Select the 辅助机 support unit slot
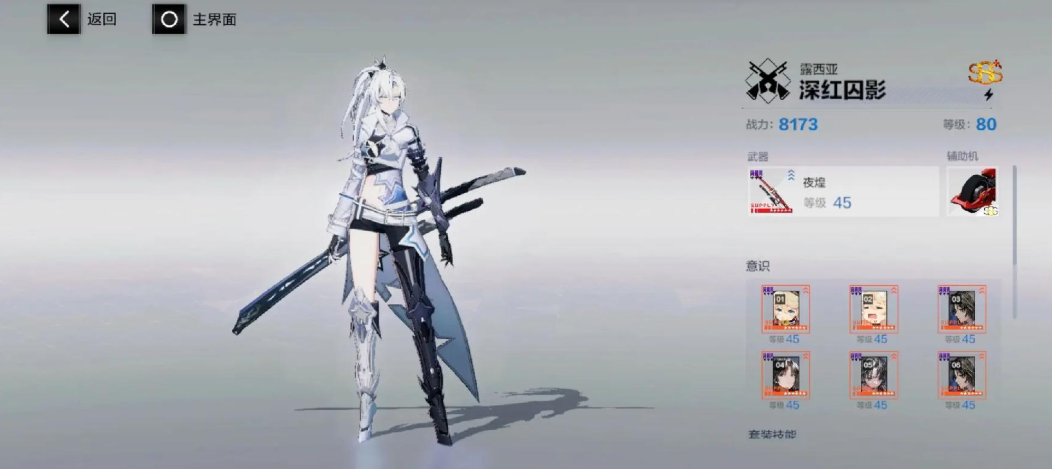 [x=973, y=191]
